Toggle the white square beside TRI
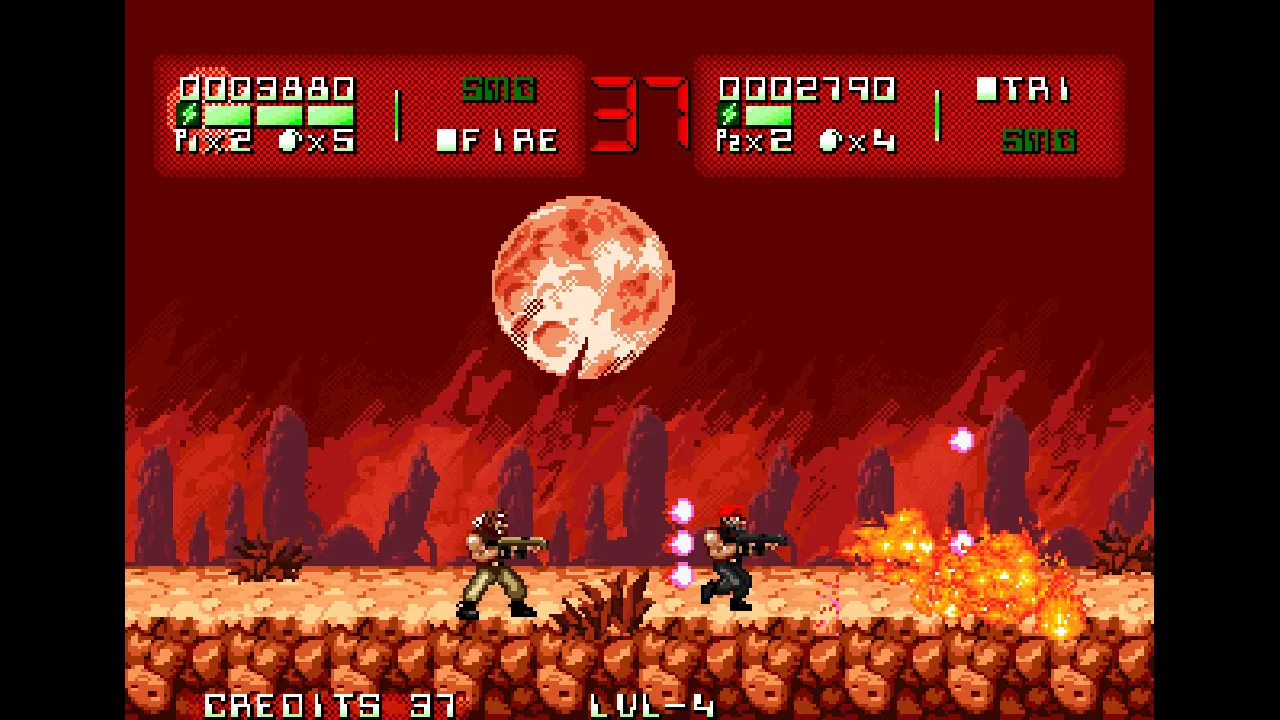 coord(987,88)
